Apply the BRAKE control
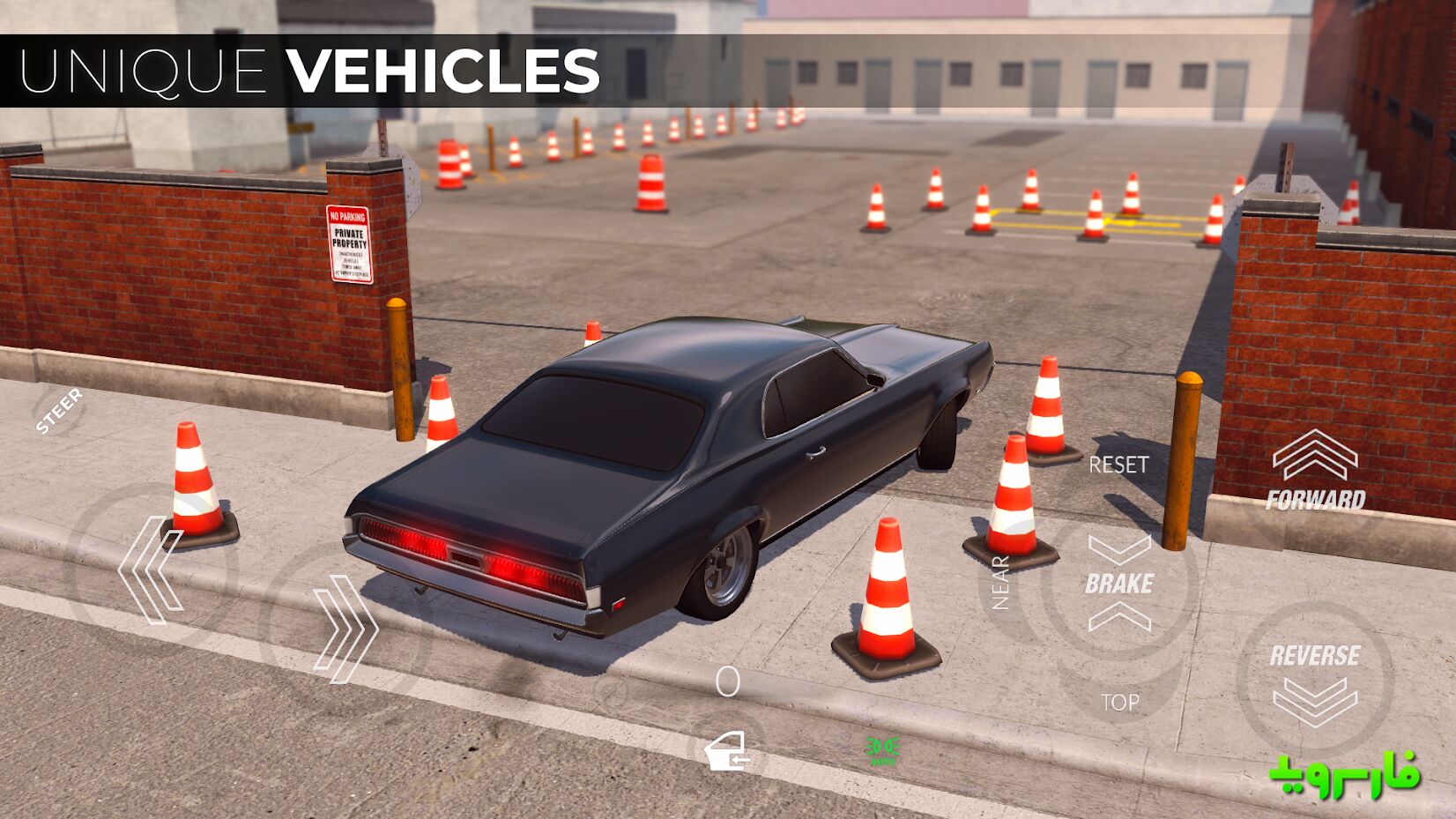 tap(1119, 584)
